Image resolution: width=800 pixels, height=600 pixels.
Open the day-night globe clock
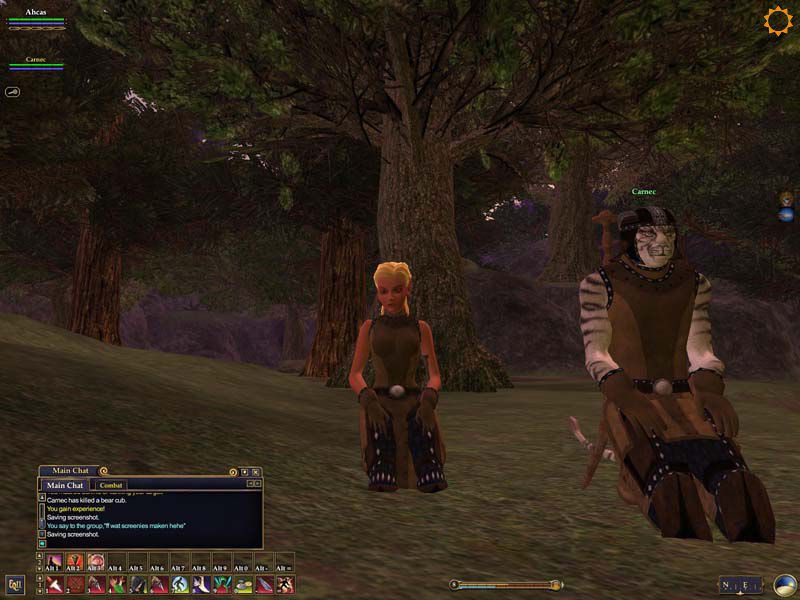coord(785,585)
